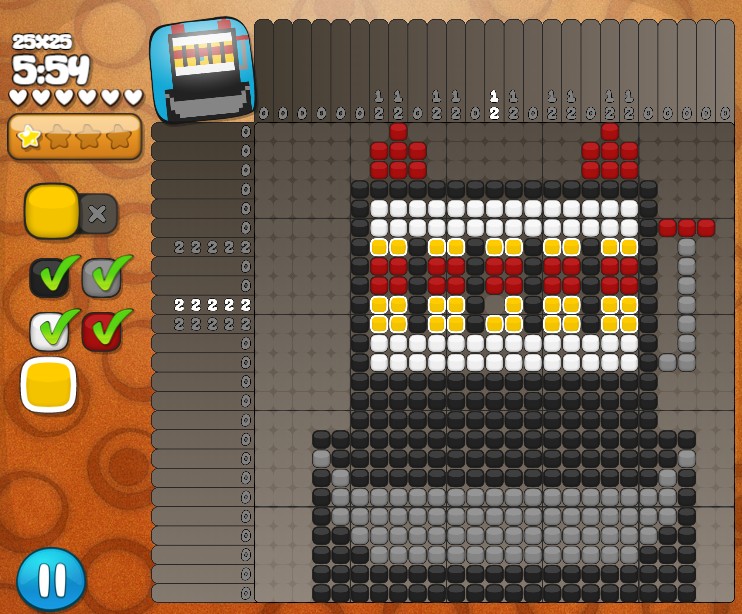
Task: Pause the game with the blue button
Action: (x=51, y=579)
